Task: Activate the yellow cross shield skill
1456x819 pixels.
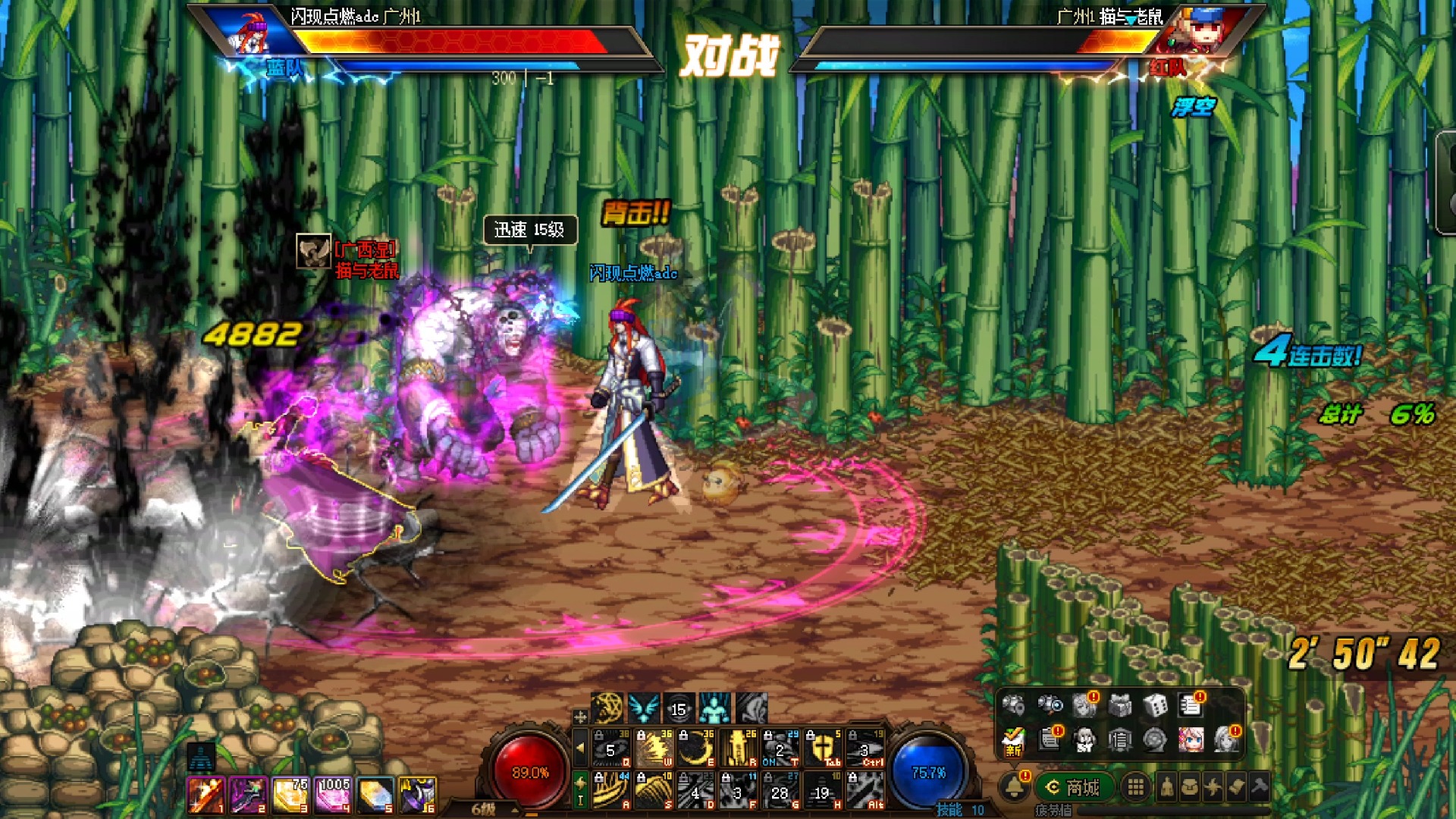Action: pos(822,748)
